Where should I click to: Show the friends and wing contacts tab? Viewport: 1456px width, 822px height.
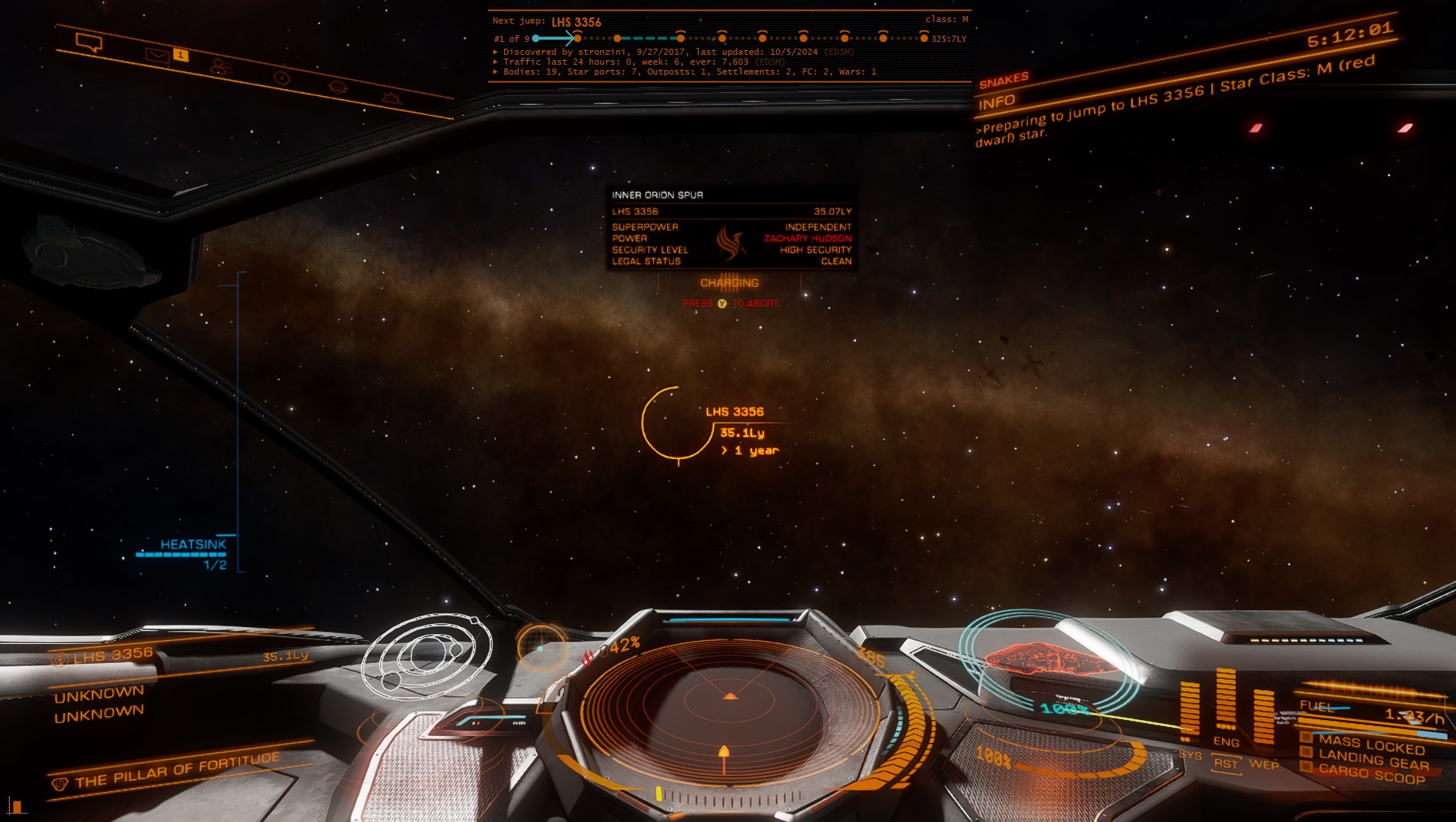point(221,67)
